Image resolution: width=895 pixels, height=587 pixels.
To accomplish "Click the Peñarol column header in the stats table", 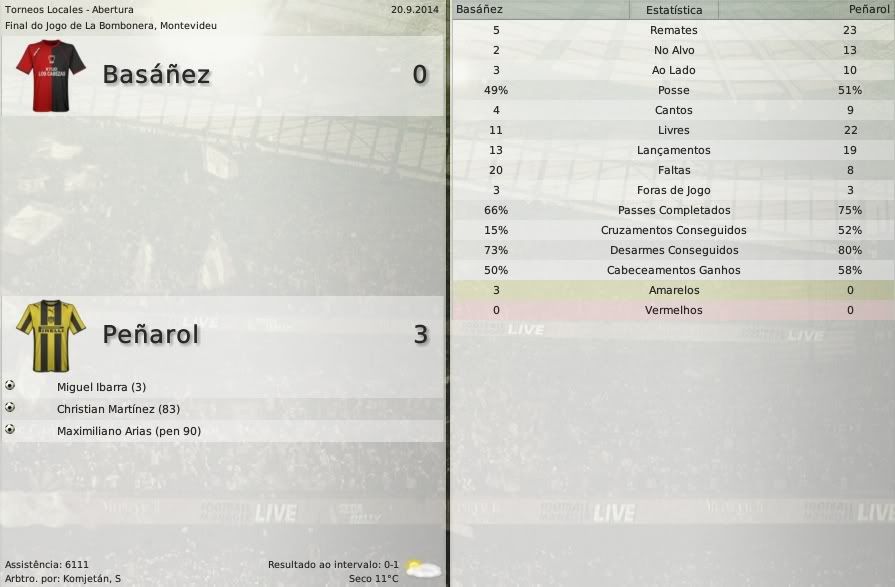I will click(868, 9).
